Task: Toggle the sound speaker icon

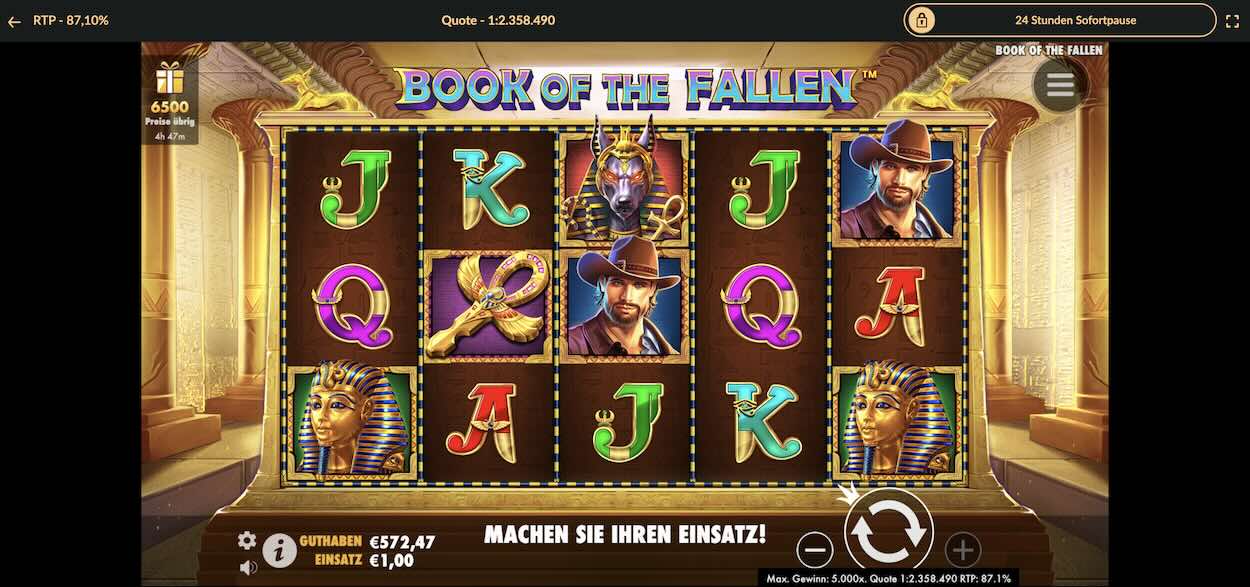Action: [x=248, y=567]
